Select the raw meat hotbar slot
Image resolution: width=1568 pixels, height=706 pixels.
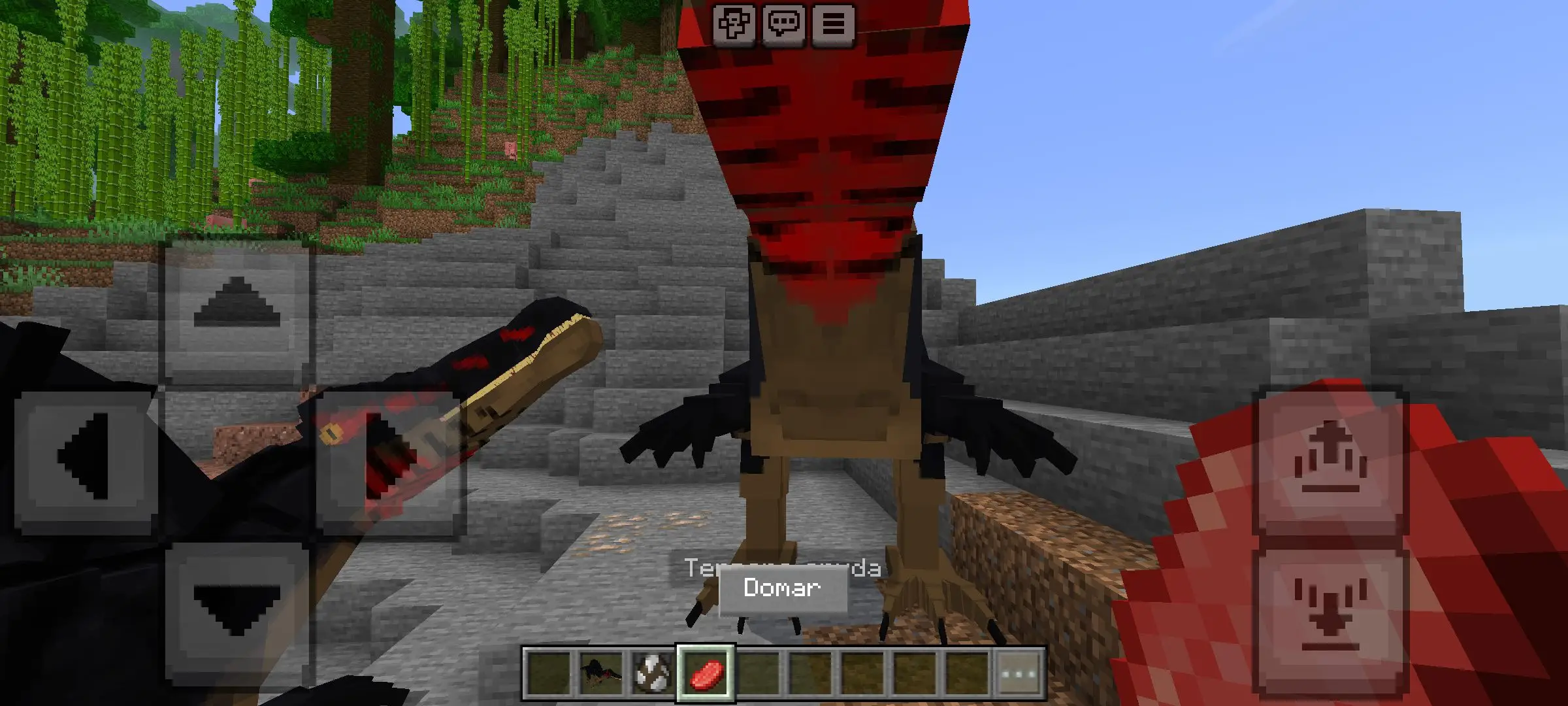pos(706,673)
